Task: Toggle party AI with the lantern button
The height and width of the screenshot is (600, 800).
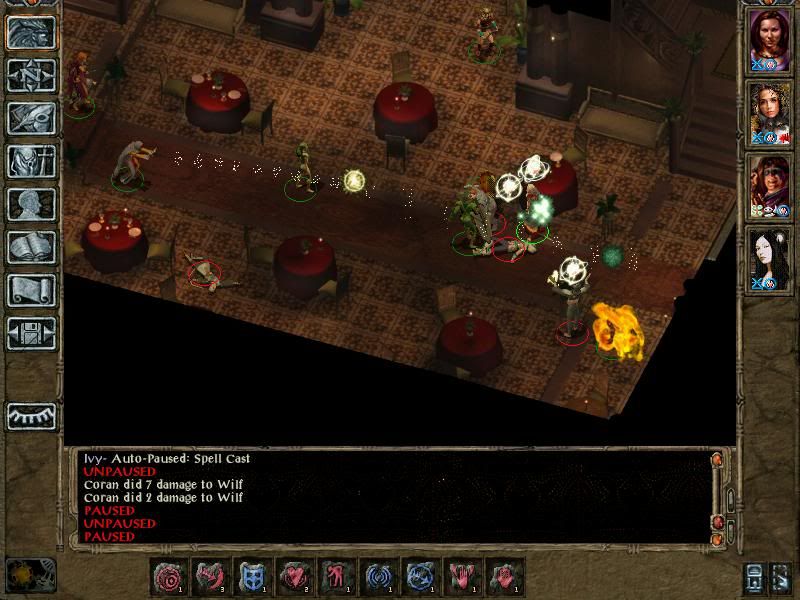Action: pyautogui.click(x=756, y=578)
